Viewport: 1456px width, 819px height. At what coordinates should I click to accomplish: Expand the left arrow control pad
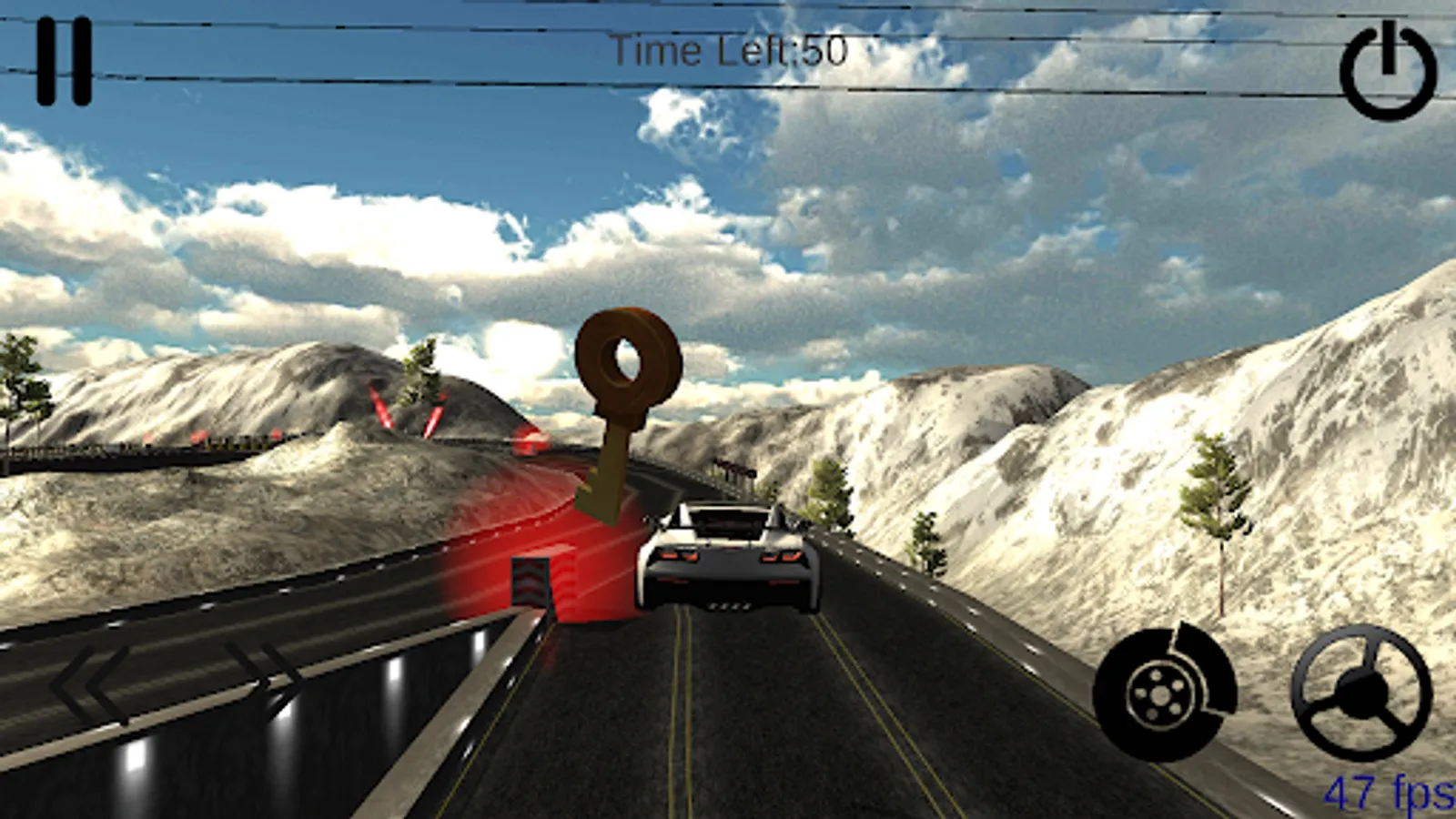(x=86, y=681)
